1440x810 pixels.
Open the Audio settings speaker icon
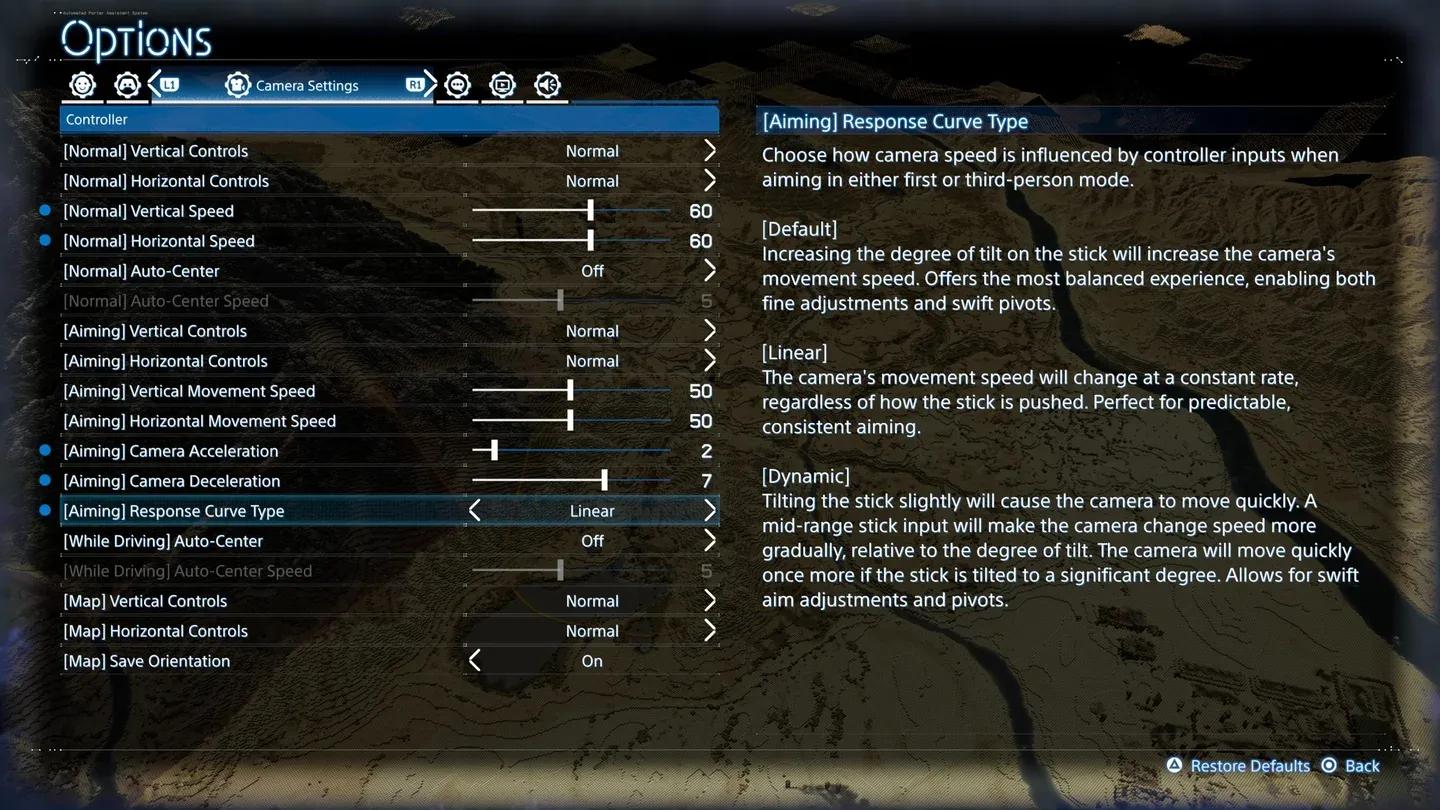pyautogui.click(x=546, y=84)
